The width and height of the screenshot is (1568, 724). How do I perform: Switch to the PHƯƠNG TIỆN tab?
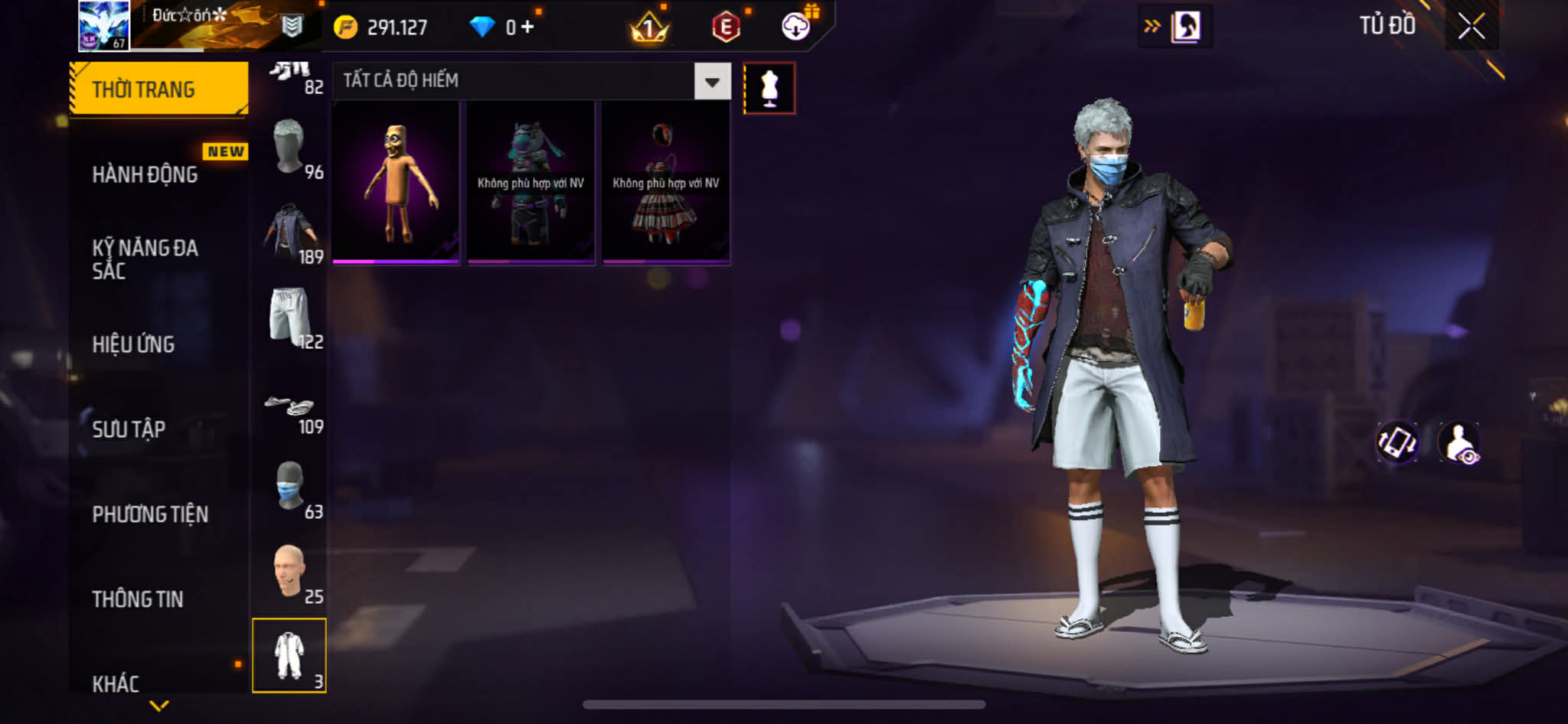pos(150,514)
